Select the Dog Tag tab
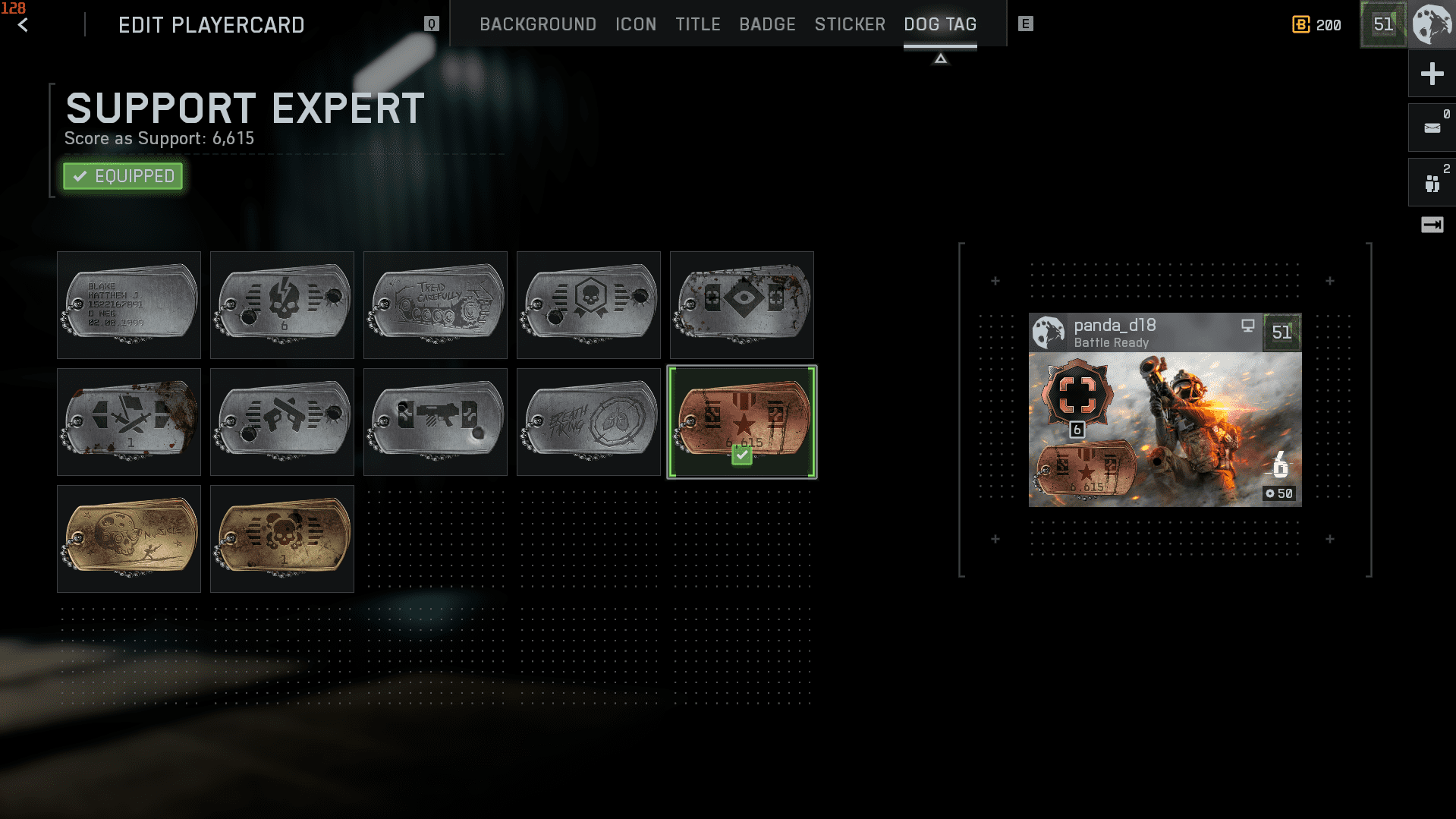 [x=939, y=24]
